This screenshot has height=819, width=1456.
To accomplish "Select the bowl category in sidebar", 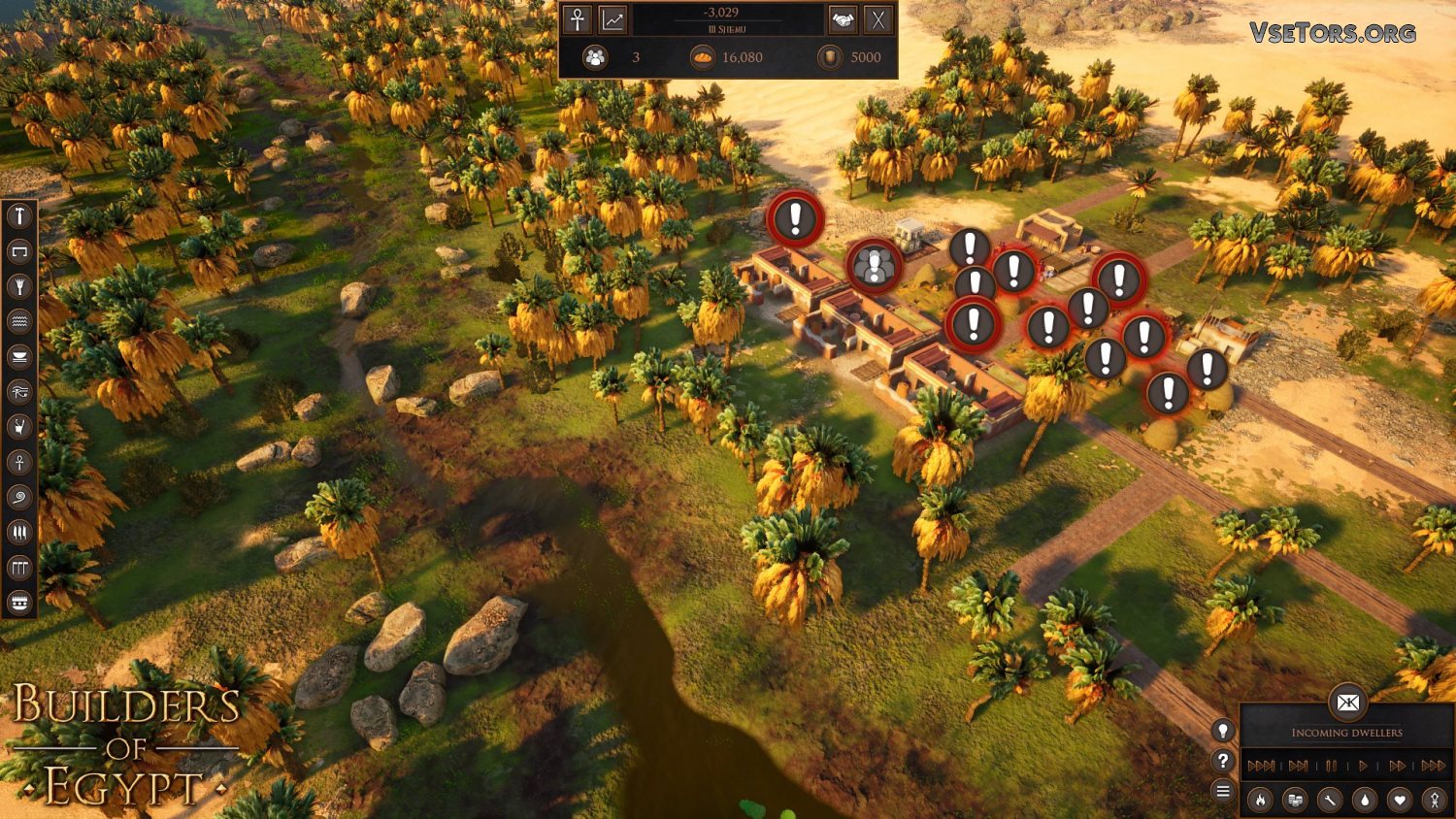I will (19, 357).
